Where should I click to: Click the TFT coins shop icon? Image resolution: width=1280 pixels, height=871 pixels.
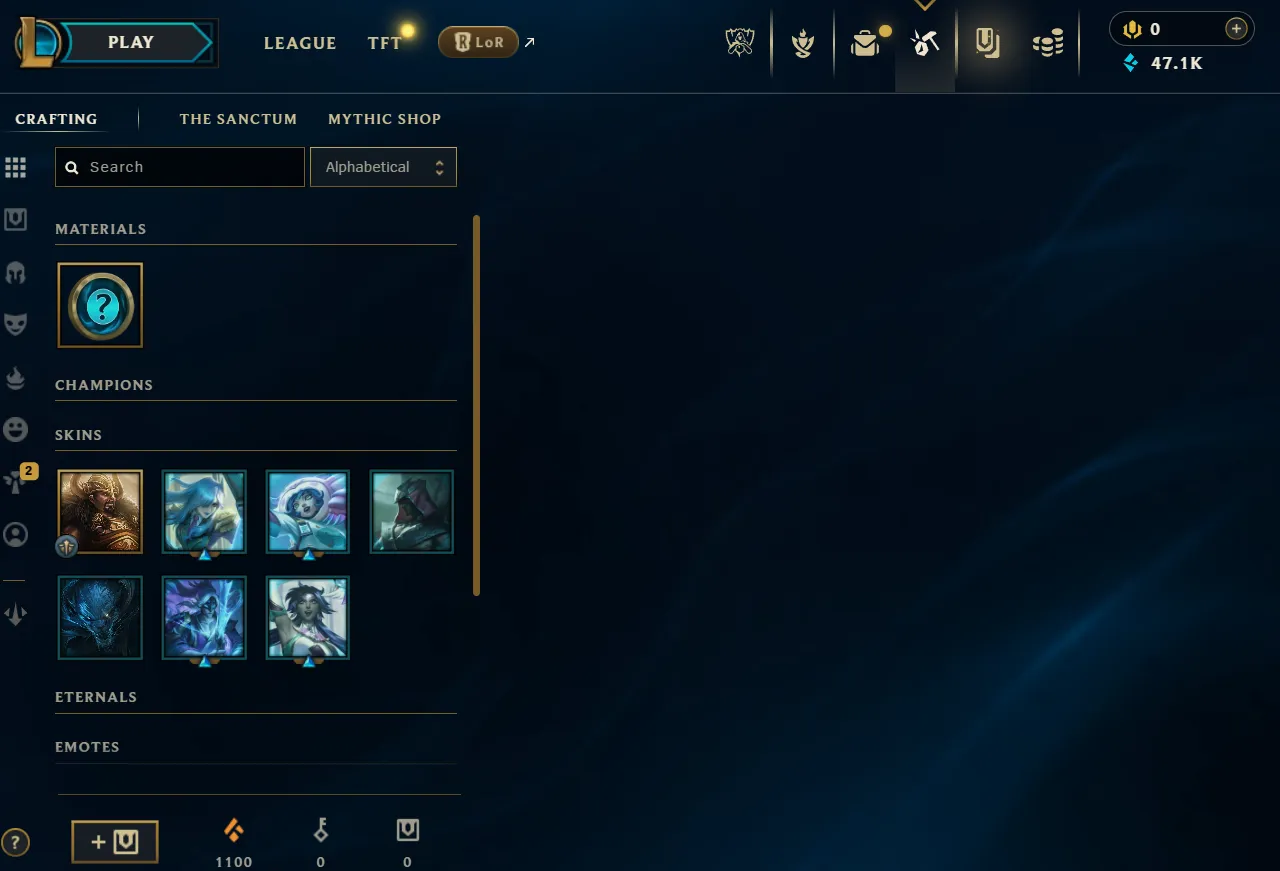[x=1047, y=42]
